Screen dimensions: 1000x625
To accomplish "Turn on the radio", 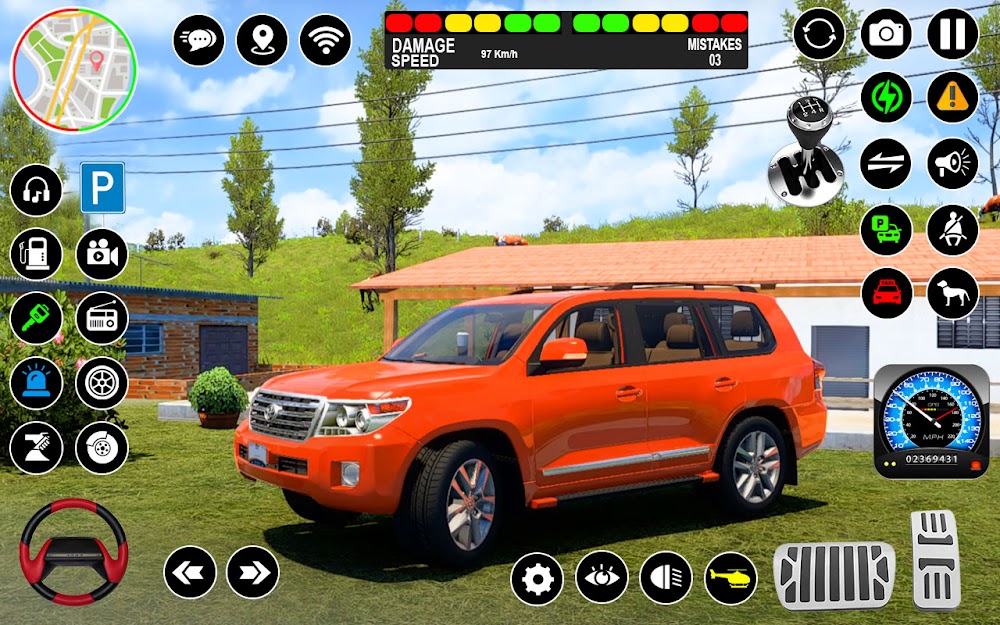I will [101, 318].
